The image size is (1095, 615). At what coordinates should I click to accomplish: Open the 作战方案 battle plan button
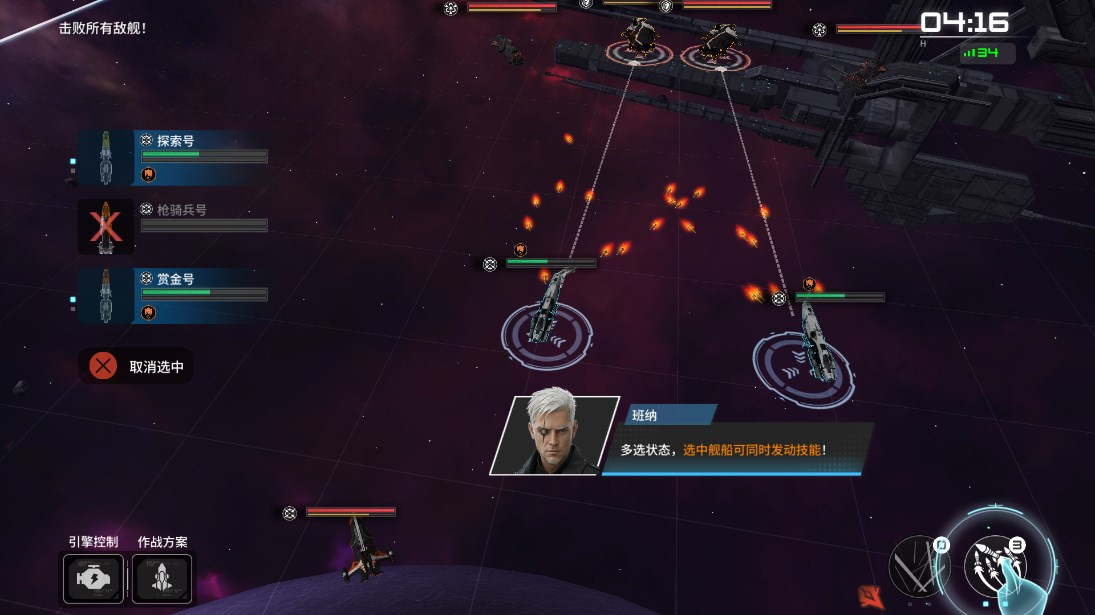coord(162,579)
